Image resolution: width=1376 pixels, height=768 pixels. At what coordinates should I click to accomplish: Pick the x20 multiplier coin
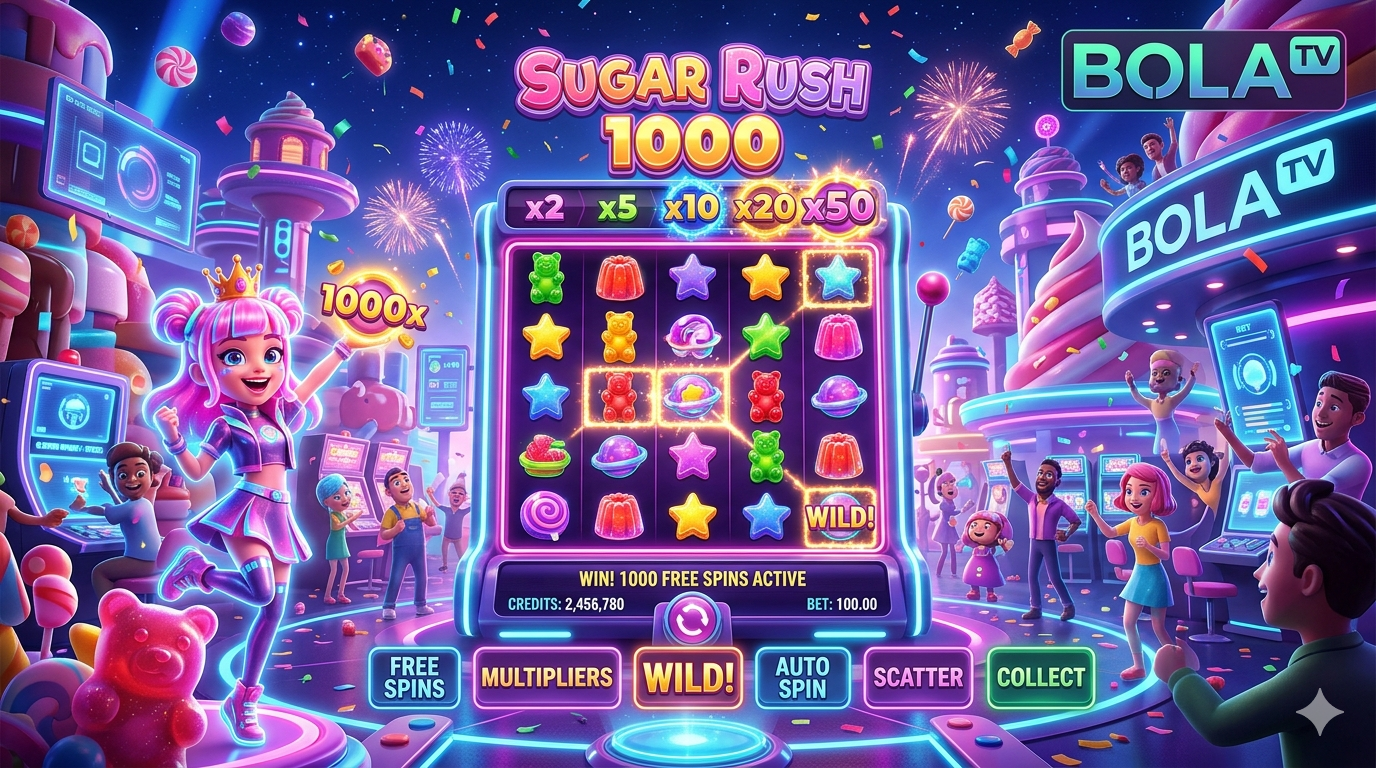click(x=764, y=208)
